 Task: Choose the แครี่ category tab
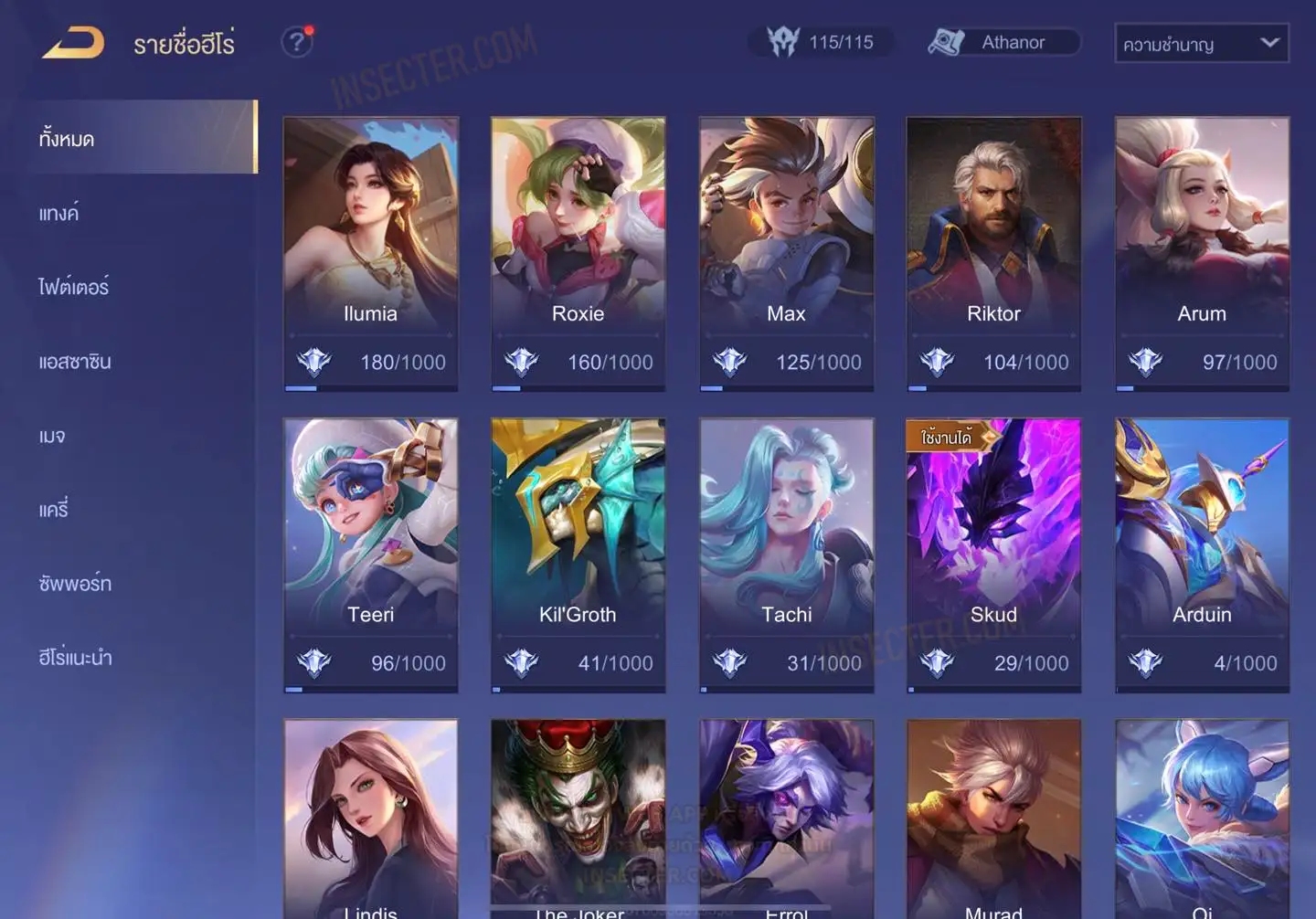(x=54, y=510)
